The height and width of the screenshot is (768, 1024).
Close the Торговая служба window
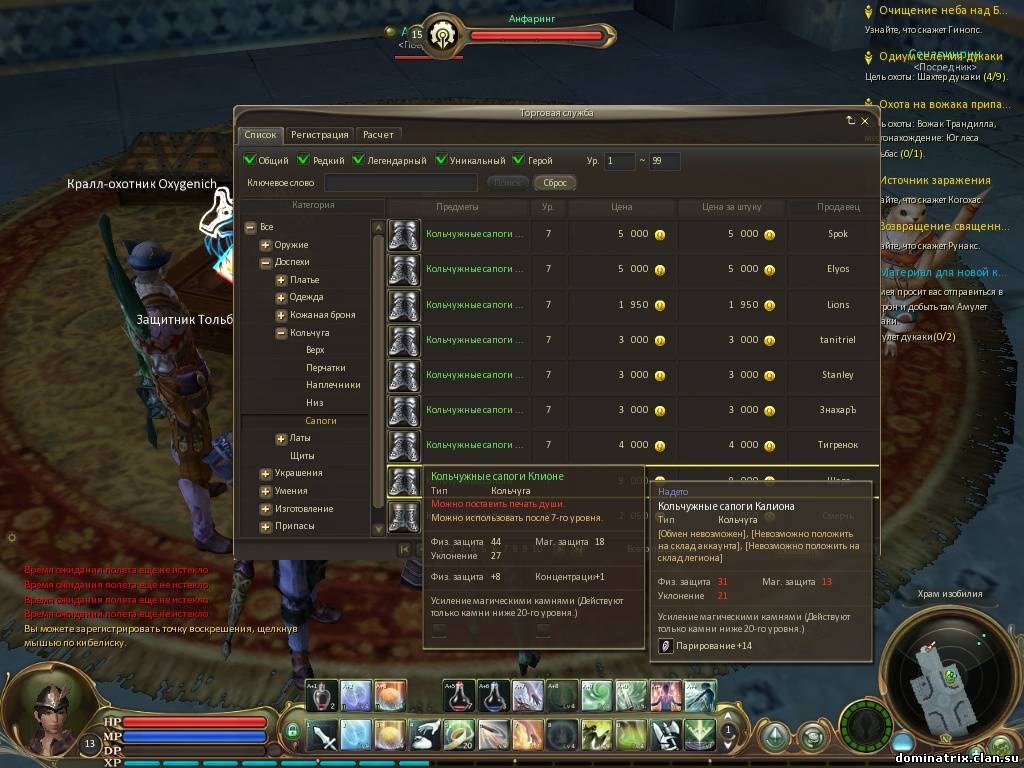pos(865,120)
